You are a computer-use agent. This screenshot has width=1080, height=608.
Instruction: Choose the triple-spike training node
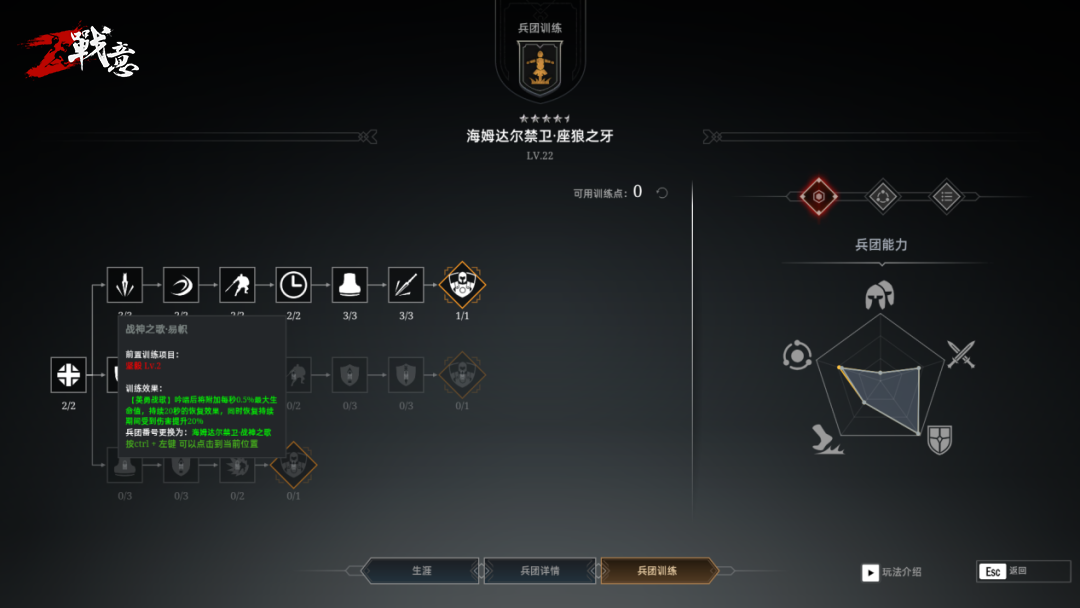[x=125, y=285]
